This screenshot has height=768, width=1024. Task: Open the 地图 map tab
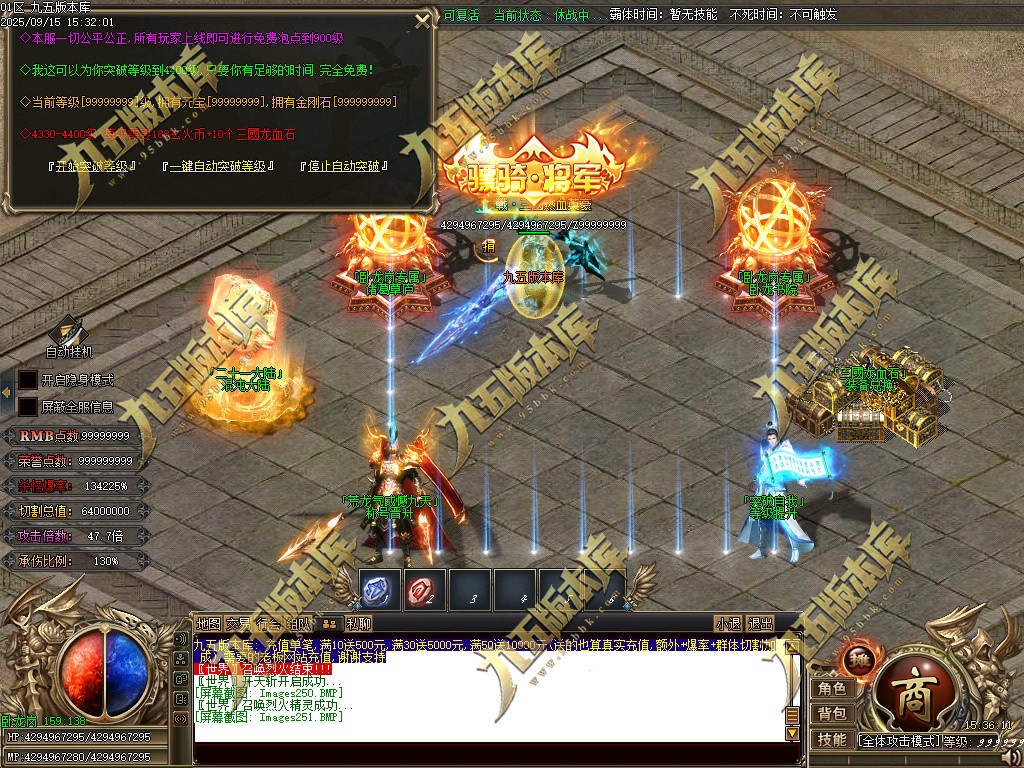208,623
